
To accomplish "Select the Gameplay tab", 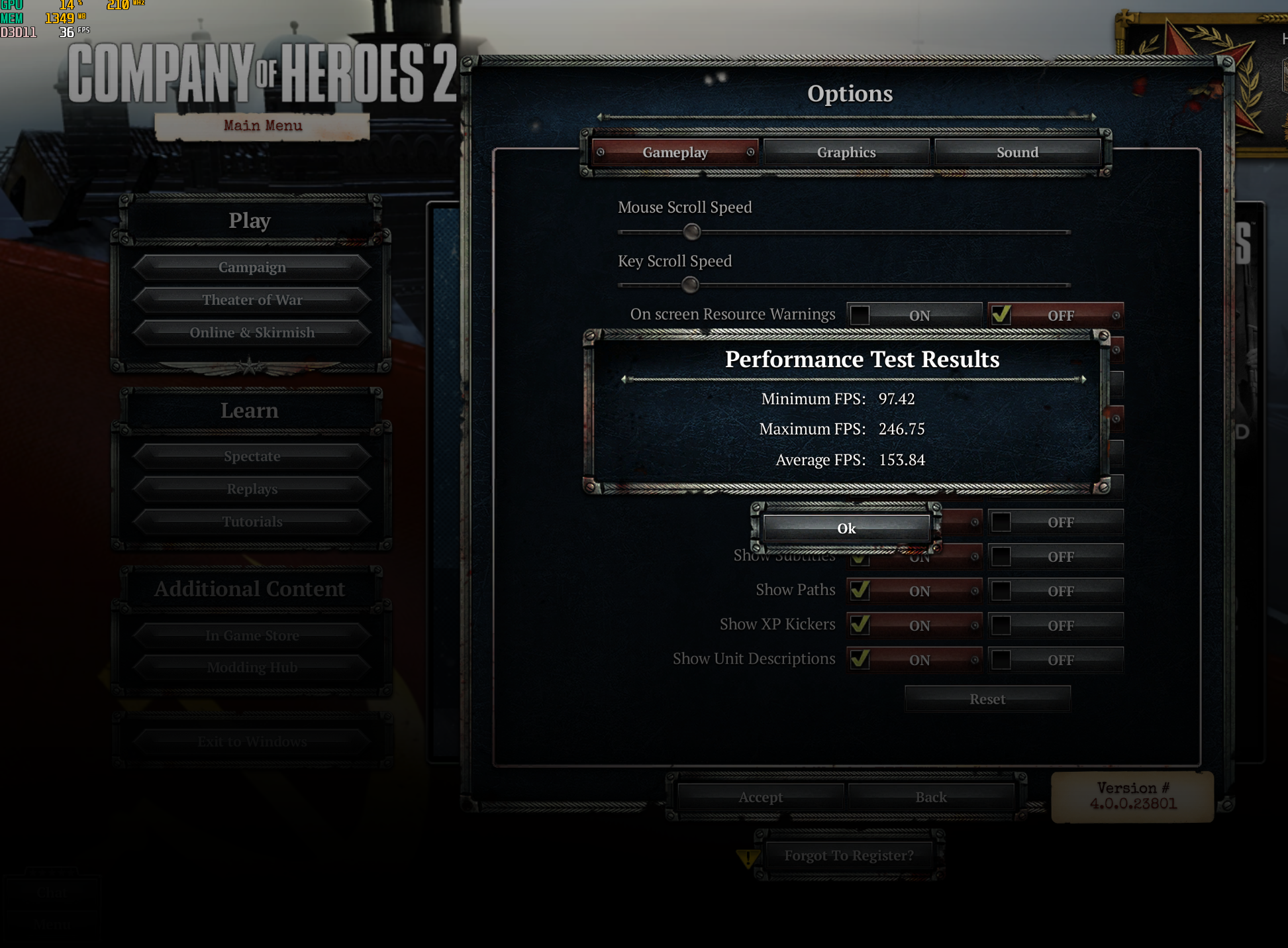I will point(675,152).
